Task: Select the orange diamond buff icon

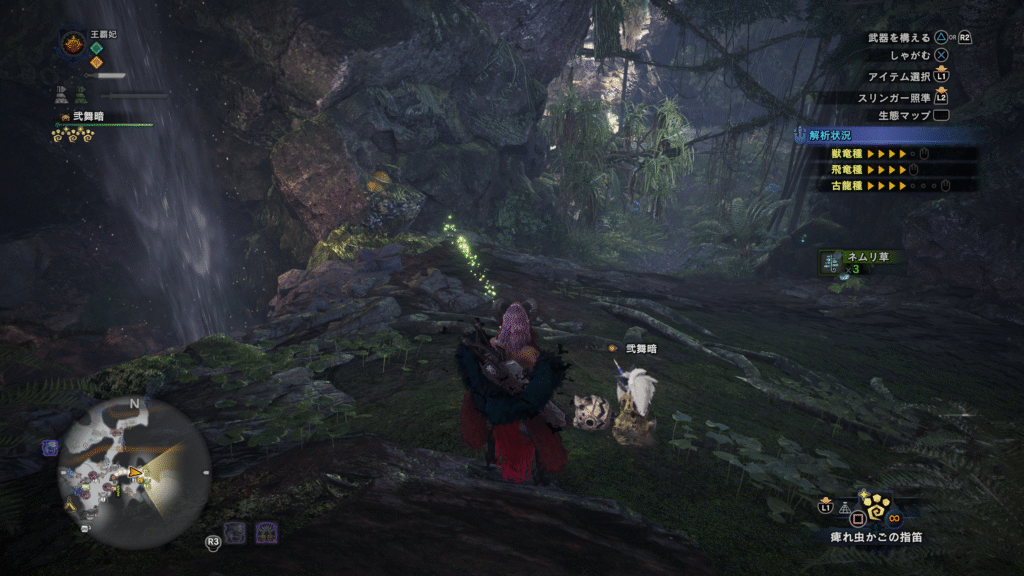Action: click(x=97, y=62)
